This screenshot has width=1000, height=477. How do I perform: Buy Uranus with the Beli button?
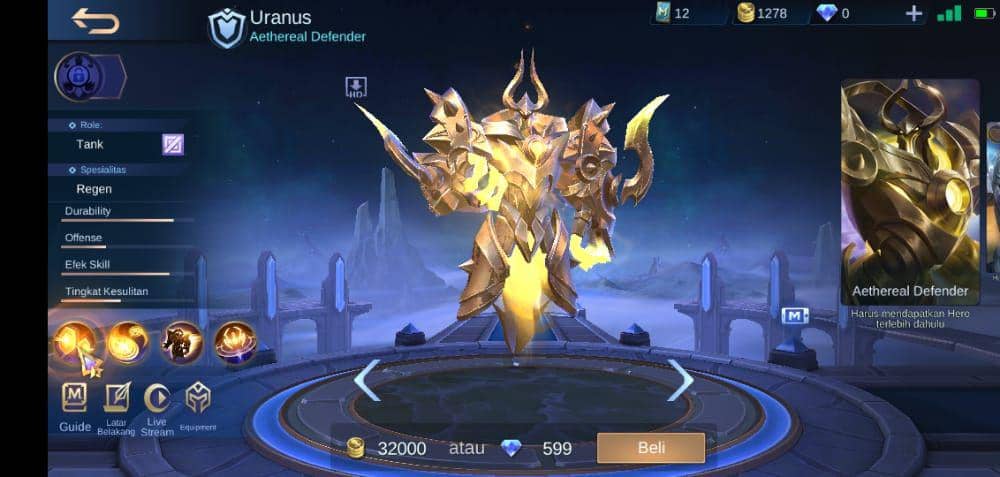[x=650, y=448]
